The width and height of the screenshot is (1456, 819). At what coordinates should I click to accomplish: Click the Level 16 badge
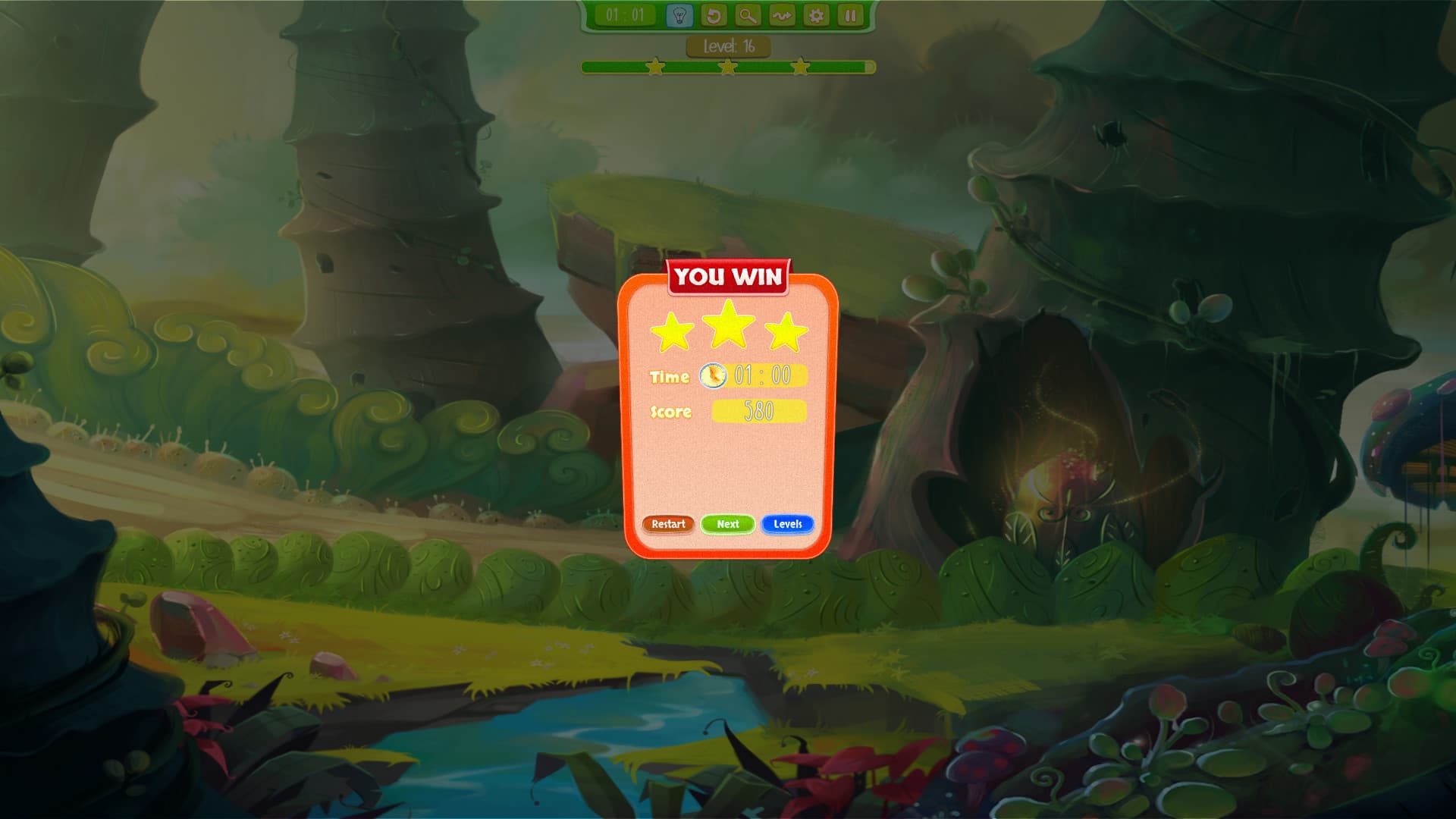tap(727, 45)
